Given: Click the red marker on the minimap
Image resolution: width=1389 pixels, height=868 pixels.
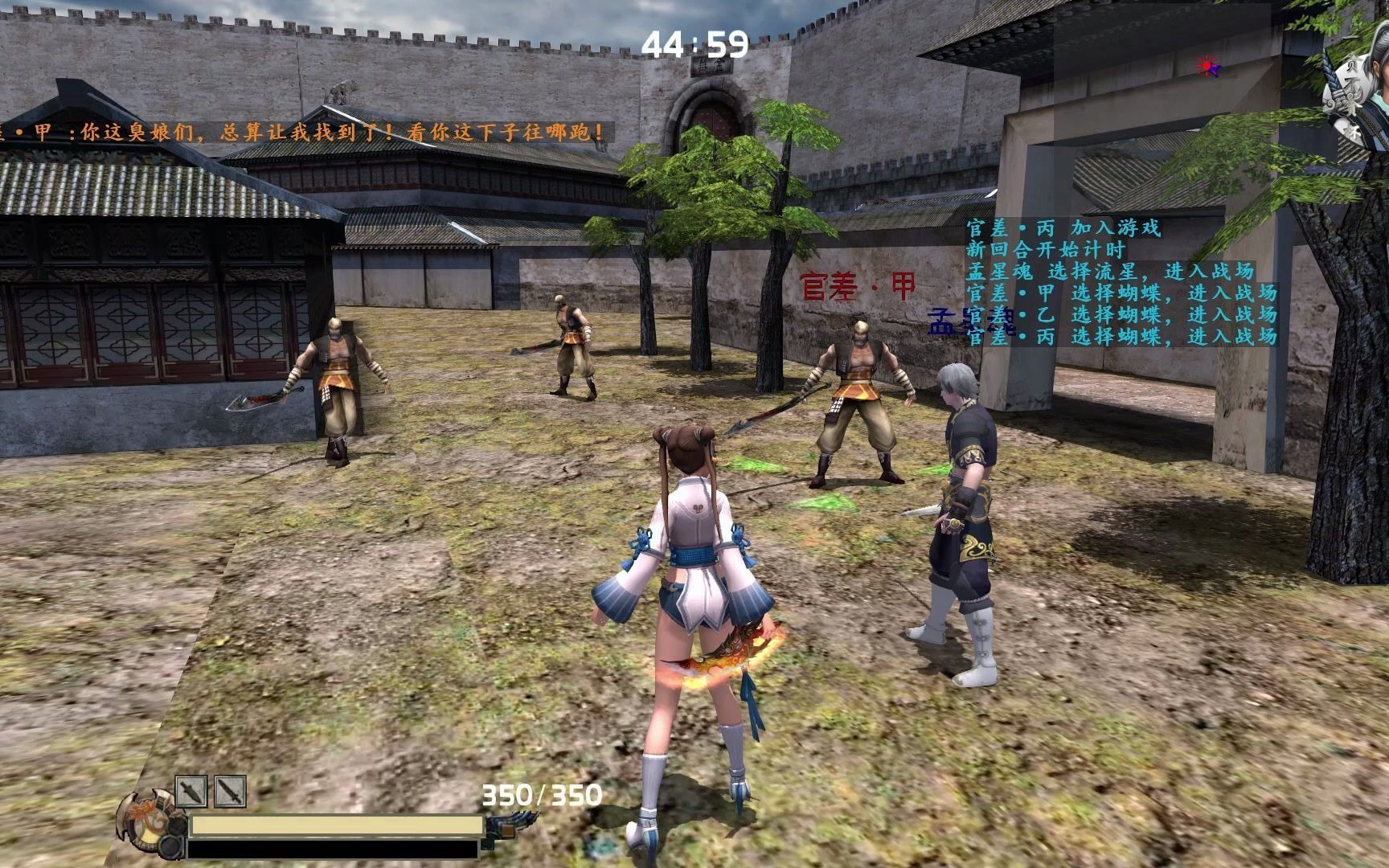Looking at the screenshot, I should pyautogui.click(x=1207, y=65).
